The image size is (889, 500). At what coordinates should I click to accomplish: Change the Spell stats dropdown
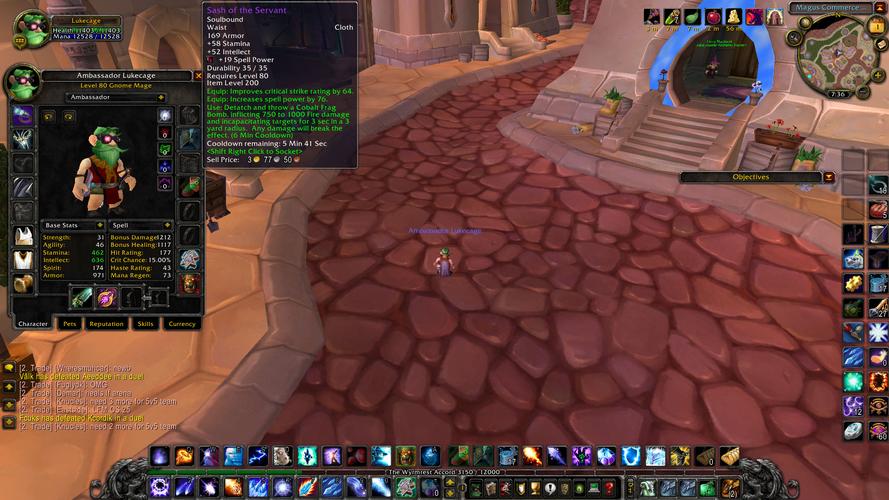coord(168,225)
